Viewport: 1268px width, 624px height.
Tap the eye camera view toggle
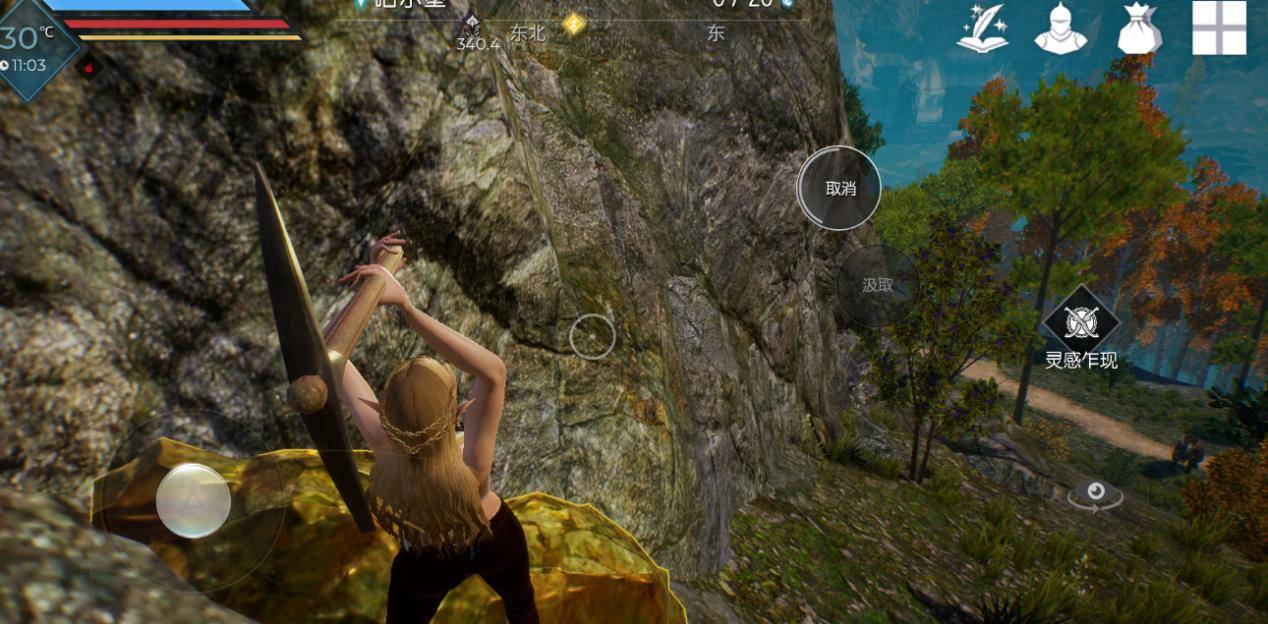[x=1095, y=493]
